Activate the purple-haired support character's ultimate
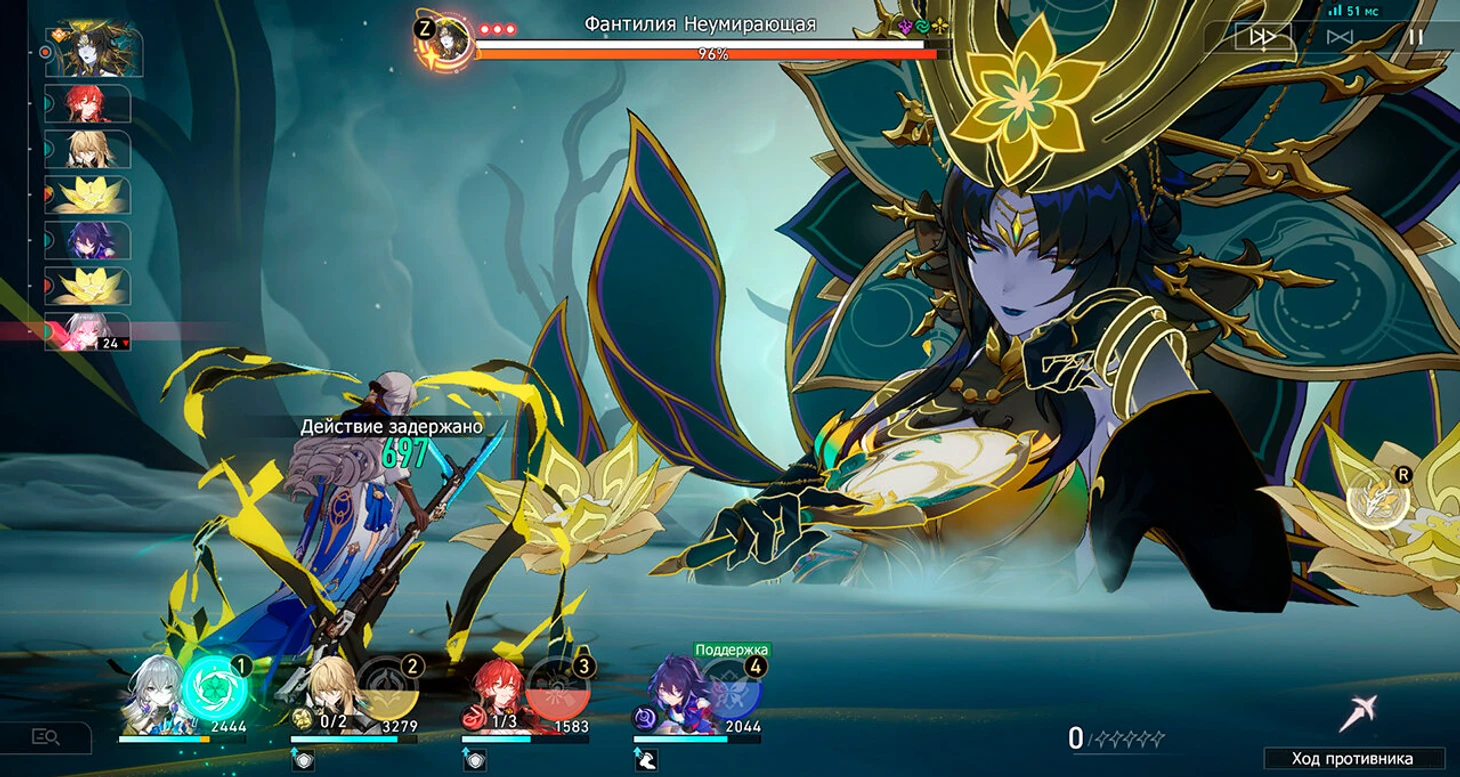 pyautogui.click(x=730, y=688)
